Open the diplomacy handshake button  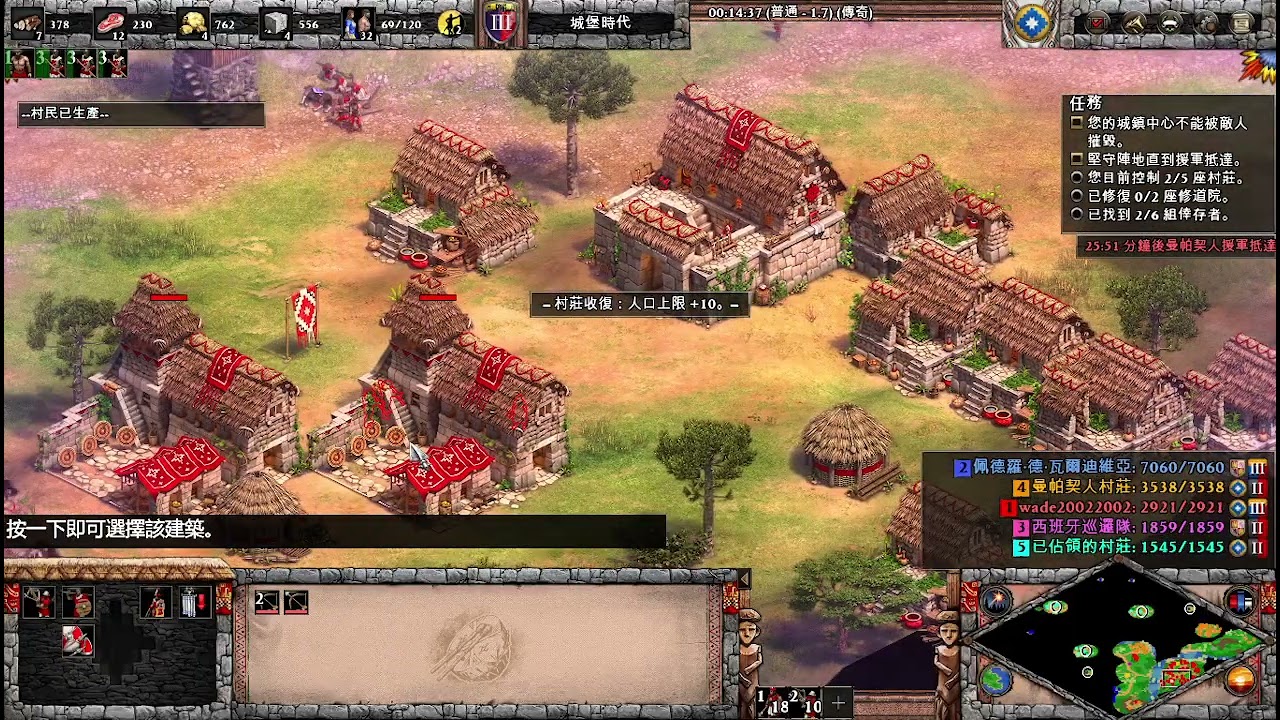[x=1170, y=22]
